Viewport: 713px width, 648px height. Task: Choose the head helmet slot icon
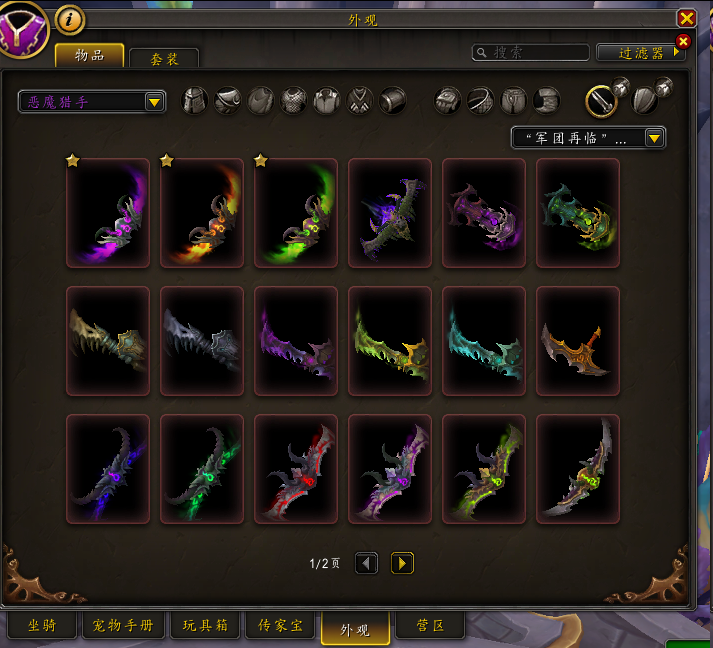195,100
